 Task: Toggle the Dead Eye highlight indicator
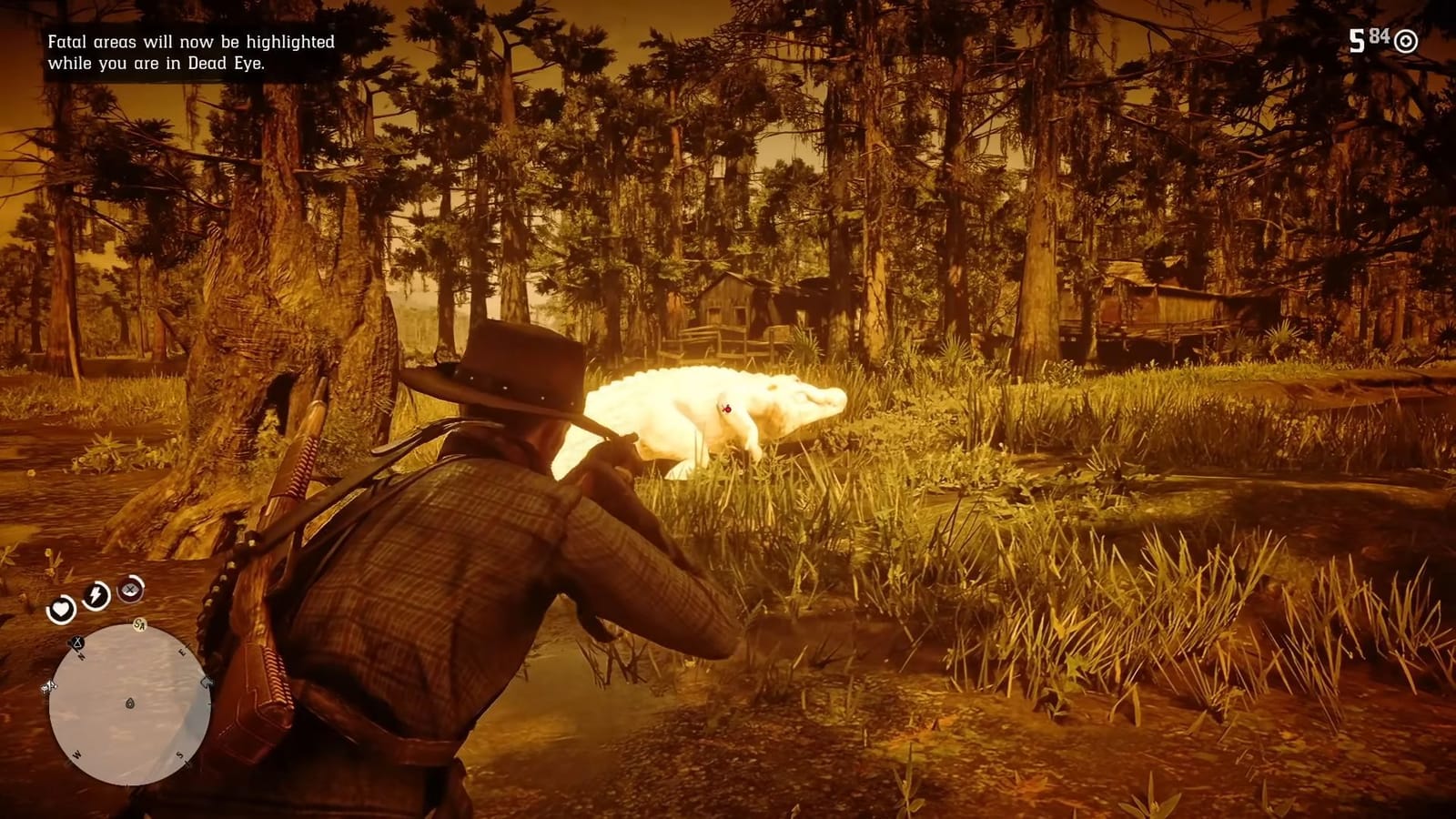tap(129, 590)
